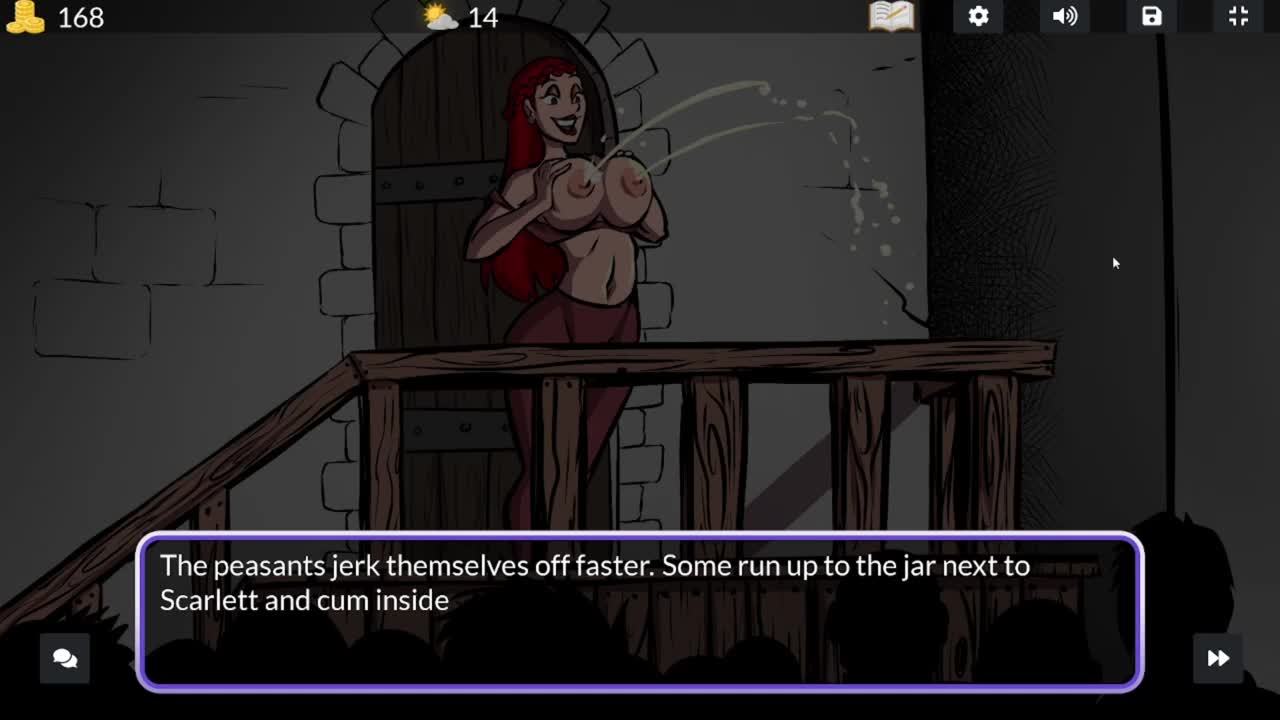Screen dimensions: 1280x720
Task: Exit fullscreen with the collapse arrows icon
Action: 1238,16
